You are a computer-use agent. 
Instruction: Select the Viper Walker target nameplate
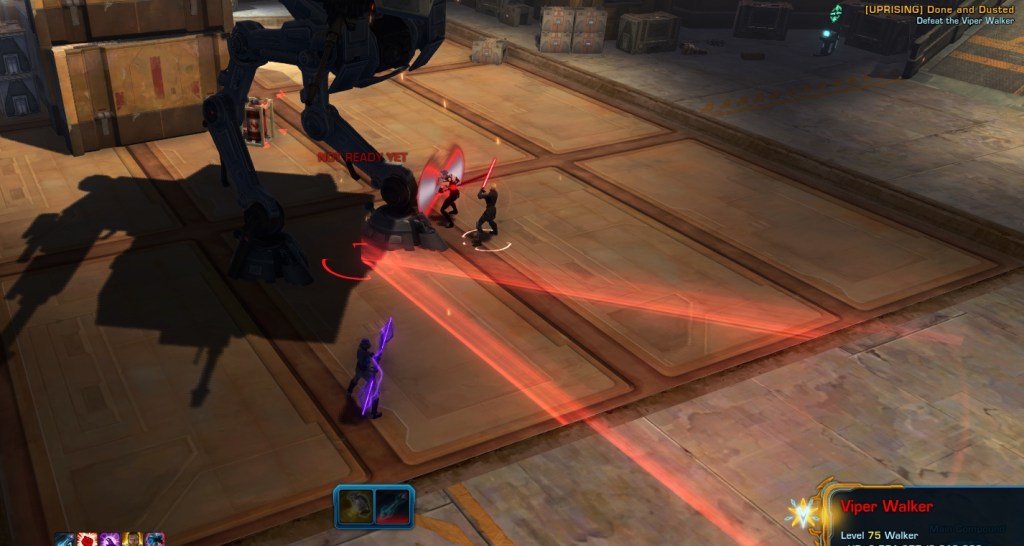pyautogui.click(x=887, y=507)
